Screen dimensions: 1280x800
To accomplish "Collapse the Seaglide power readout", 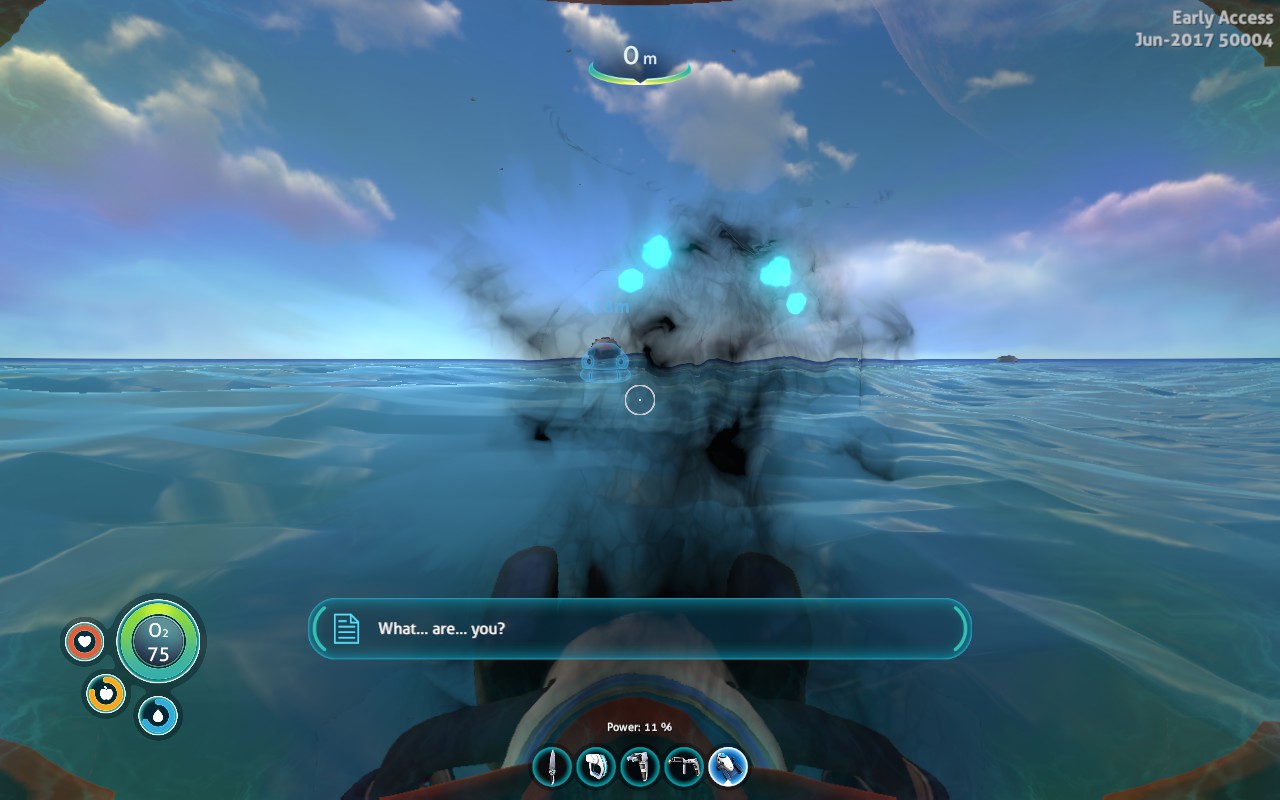I will coord(640,727).
